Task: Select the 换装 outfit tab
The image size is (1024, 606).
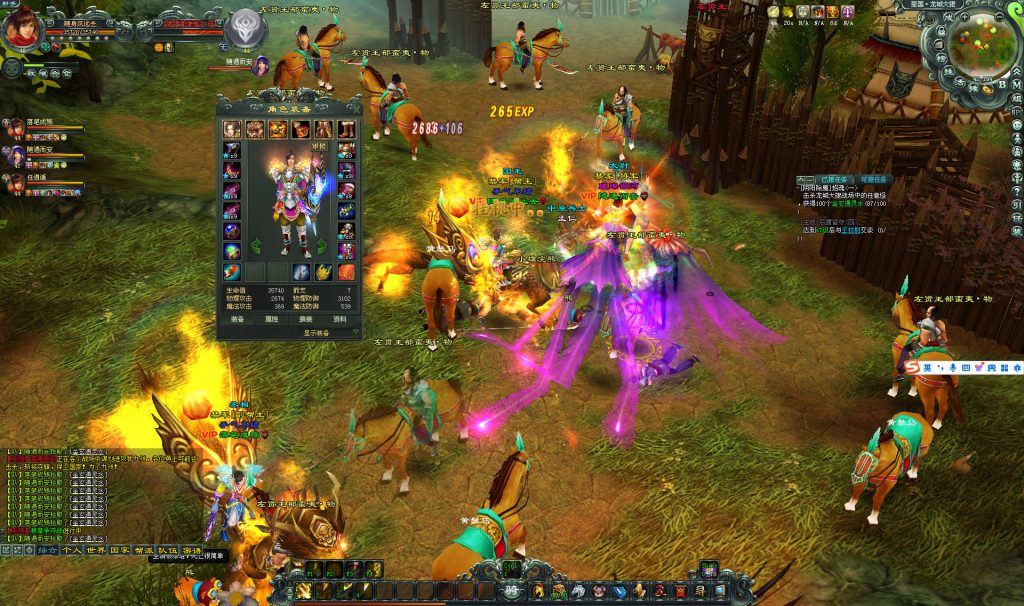Action: [306, 319]
